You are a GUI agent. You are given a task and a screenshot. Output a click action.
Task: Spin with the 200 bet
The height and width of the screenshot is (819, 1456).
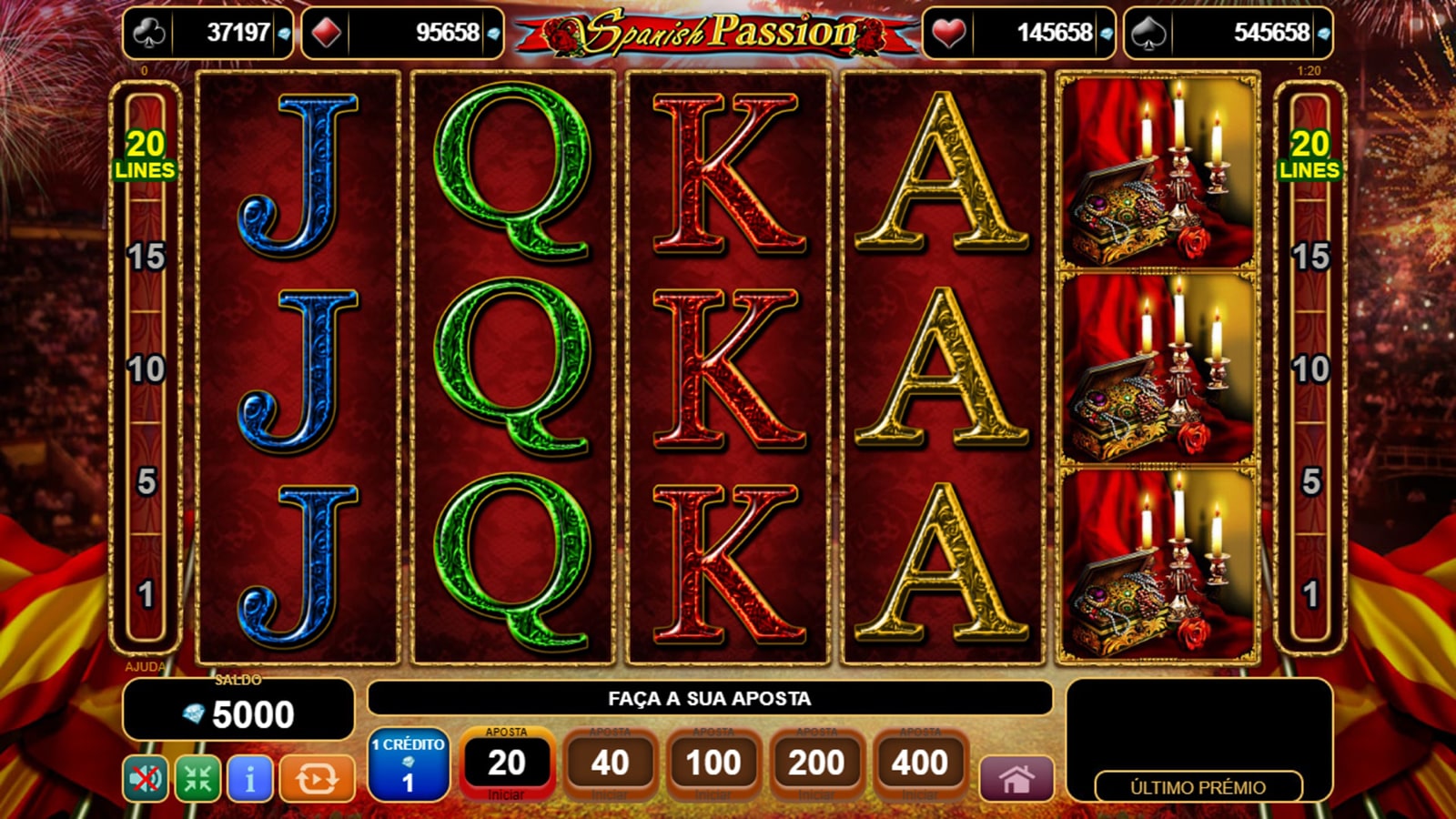pos(816,763)
